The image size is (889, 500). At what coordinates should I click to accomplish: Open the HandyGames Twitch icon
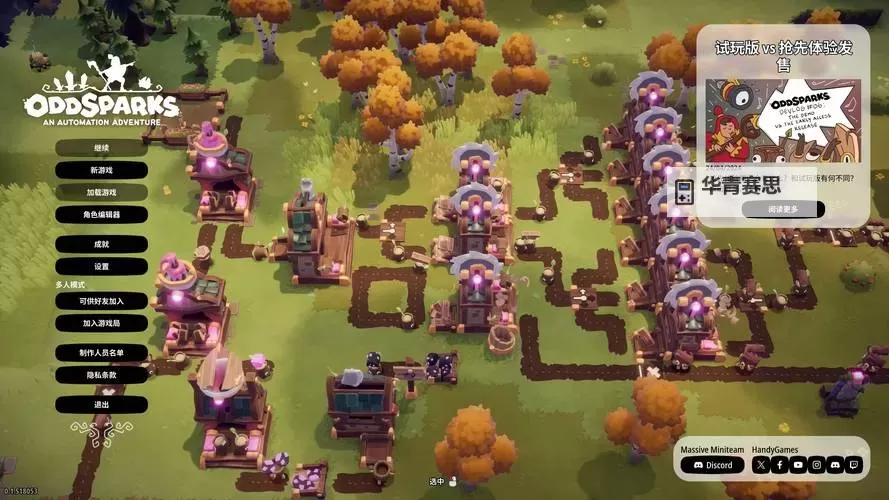click(x=853, y=465)
